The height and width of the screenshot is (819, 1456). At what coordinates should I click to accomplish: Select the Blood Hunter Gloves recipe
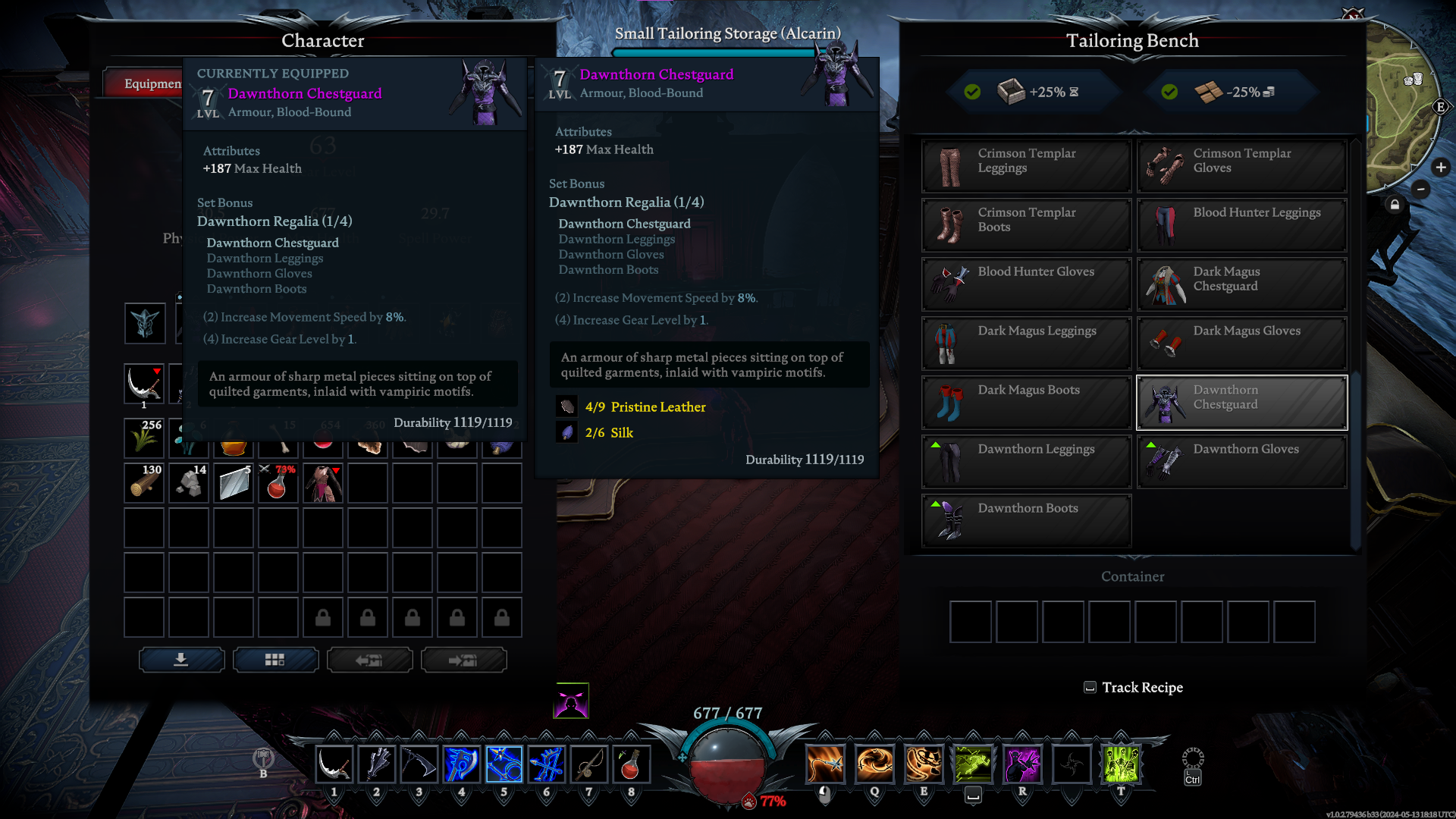[1026, 284]
